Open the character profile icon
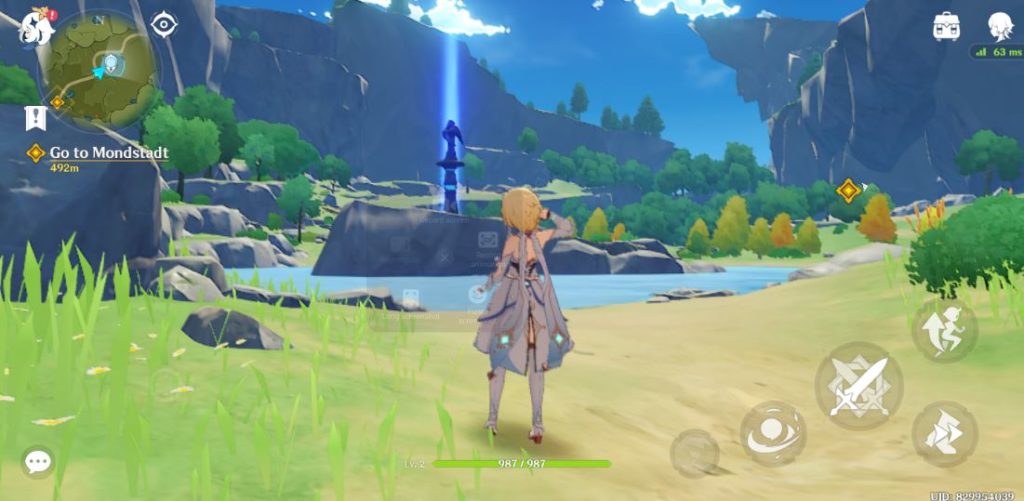Viewport: 1024px width, 501px height. [1000, 26]
